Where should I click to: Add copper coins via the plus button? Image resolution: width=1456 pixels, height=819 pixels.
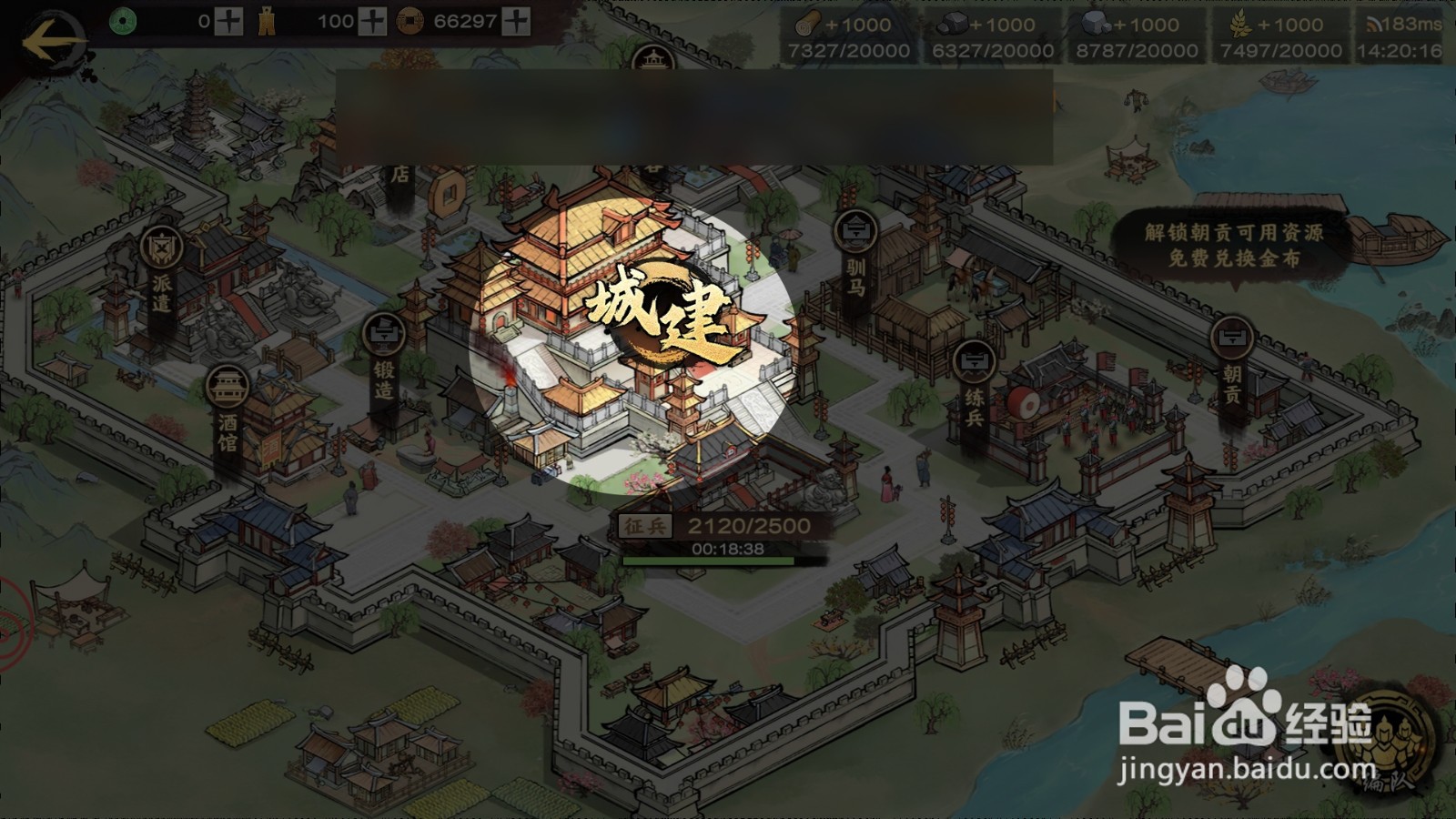point(516,22)
